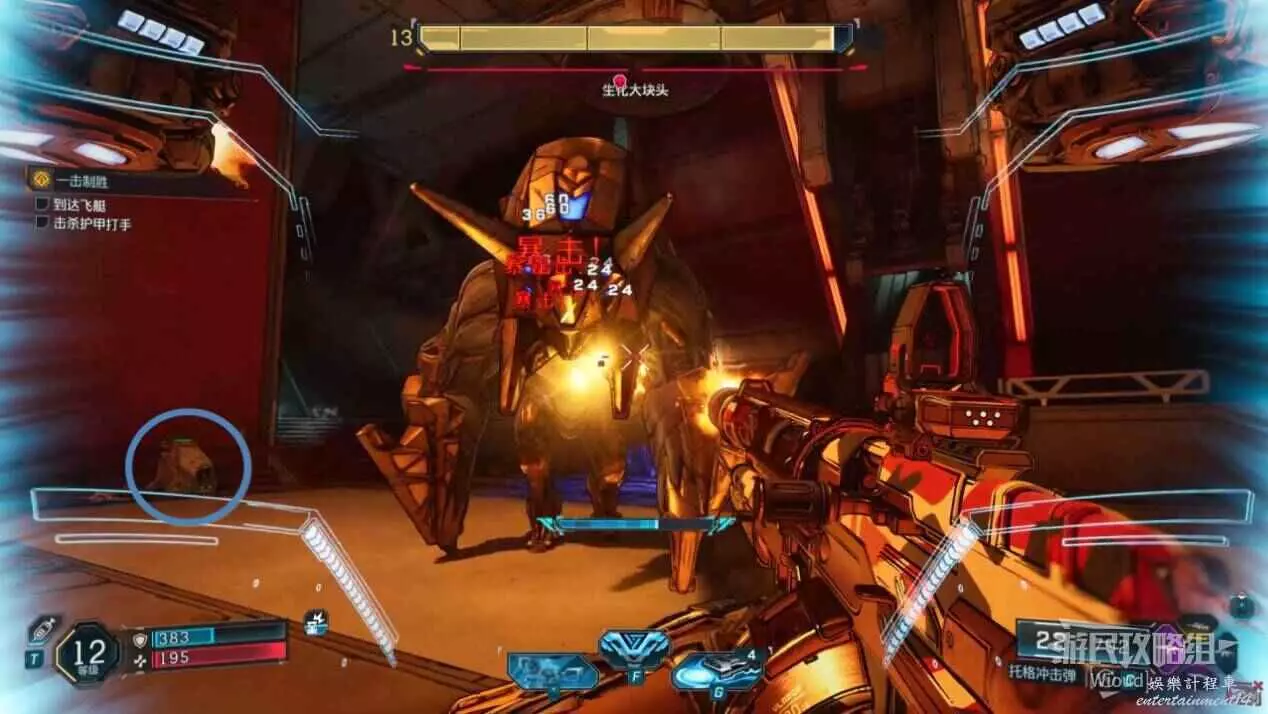The image size is (1268, 714).
Task: Select the left blue ability slot
Action: [x=552, y=672]
